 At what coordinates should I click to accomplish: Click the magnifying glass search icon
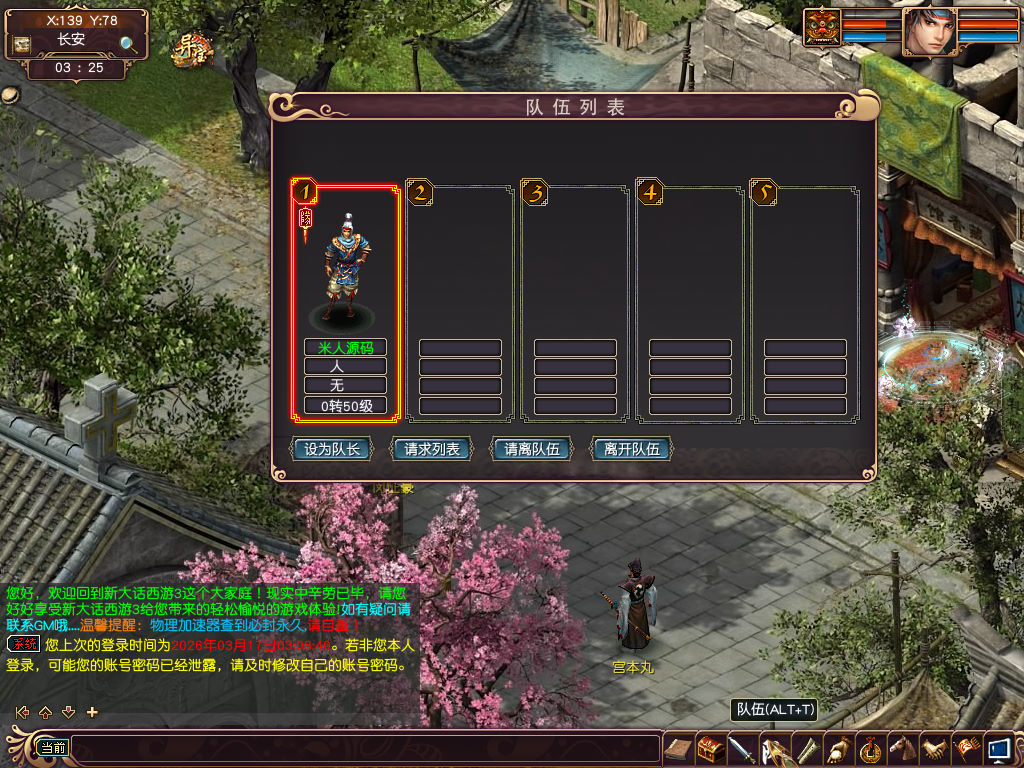coord(129,44)
